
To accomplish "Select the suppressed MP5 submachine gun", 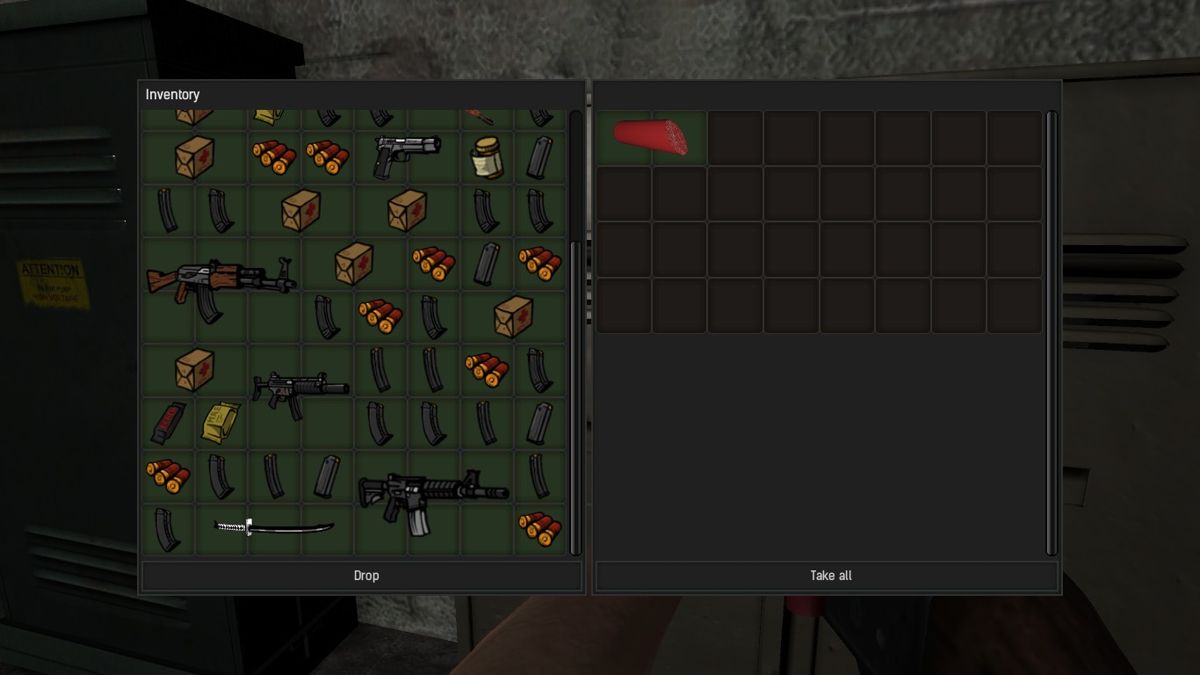I will 299,388.
